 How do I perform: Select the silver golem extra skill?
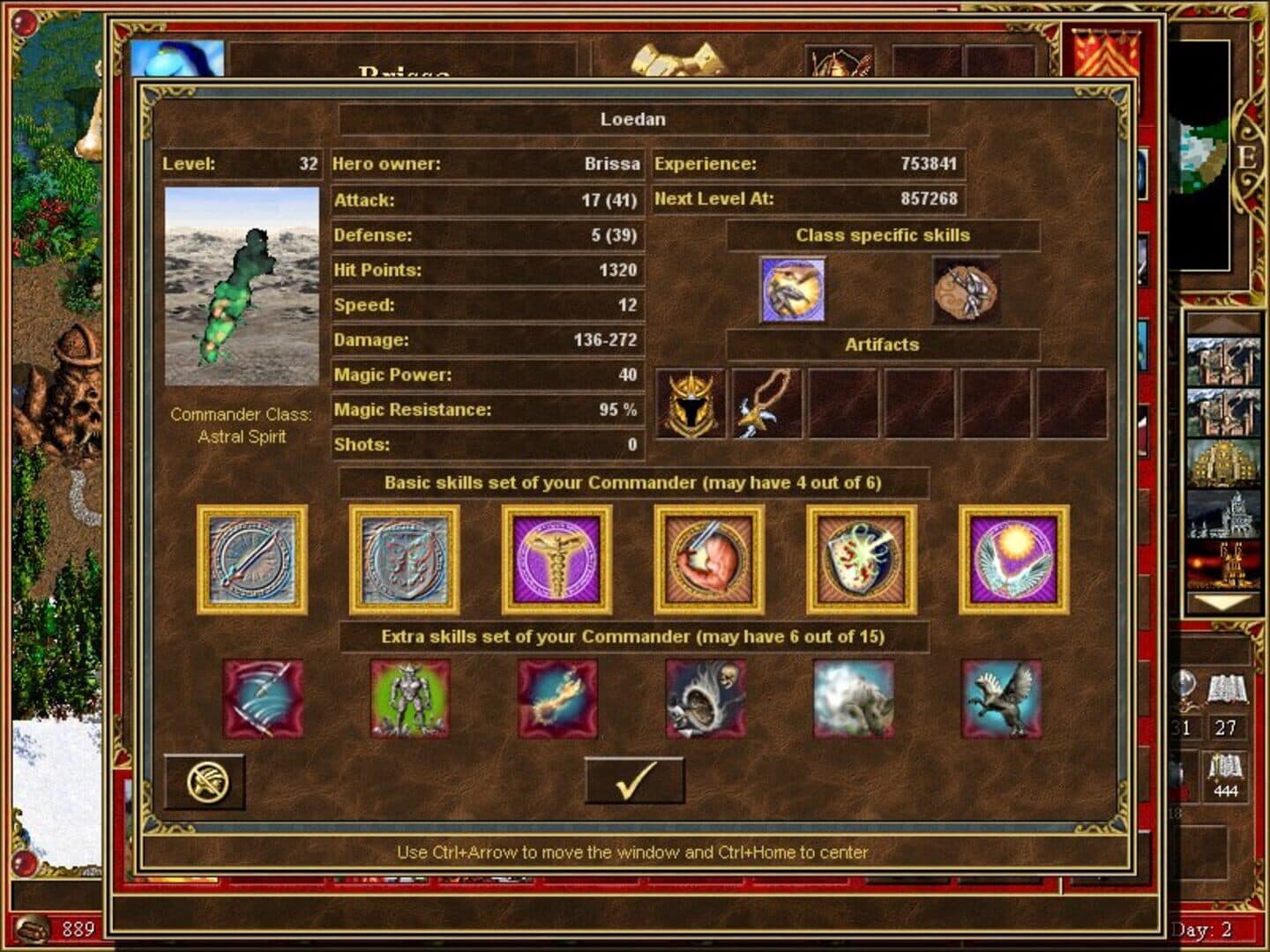pos(410,699)
